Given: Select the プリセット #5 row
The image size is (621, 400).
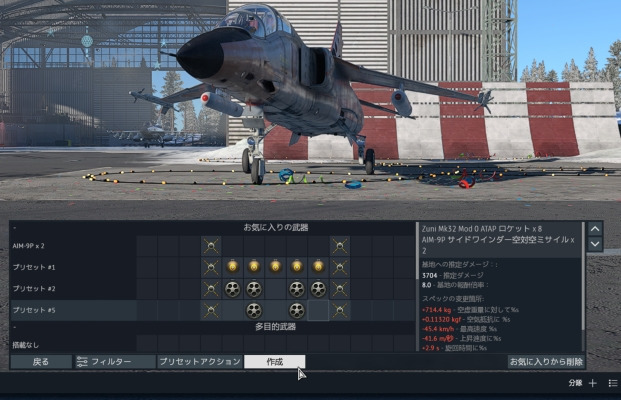Looking at the screenshot, I should click(70, 310).
